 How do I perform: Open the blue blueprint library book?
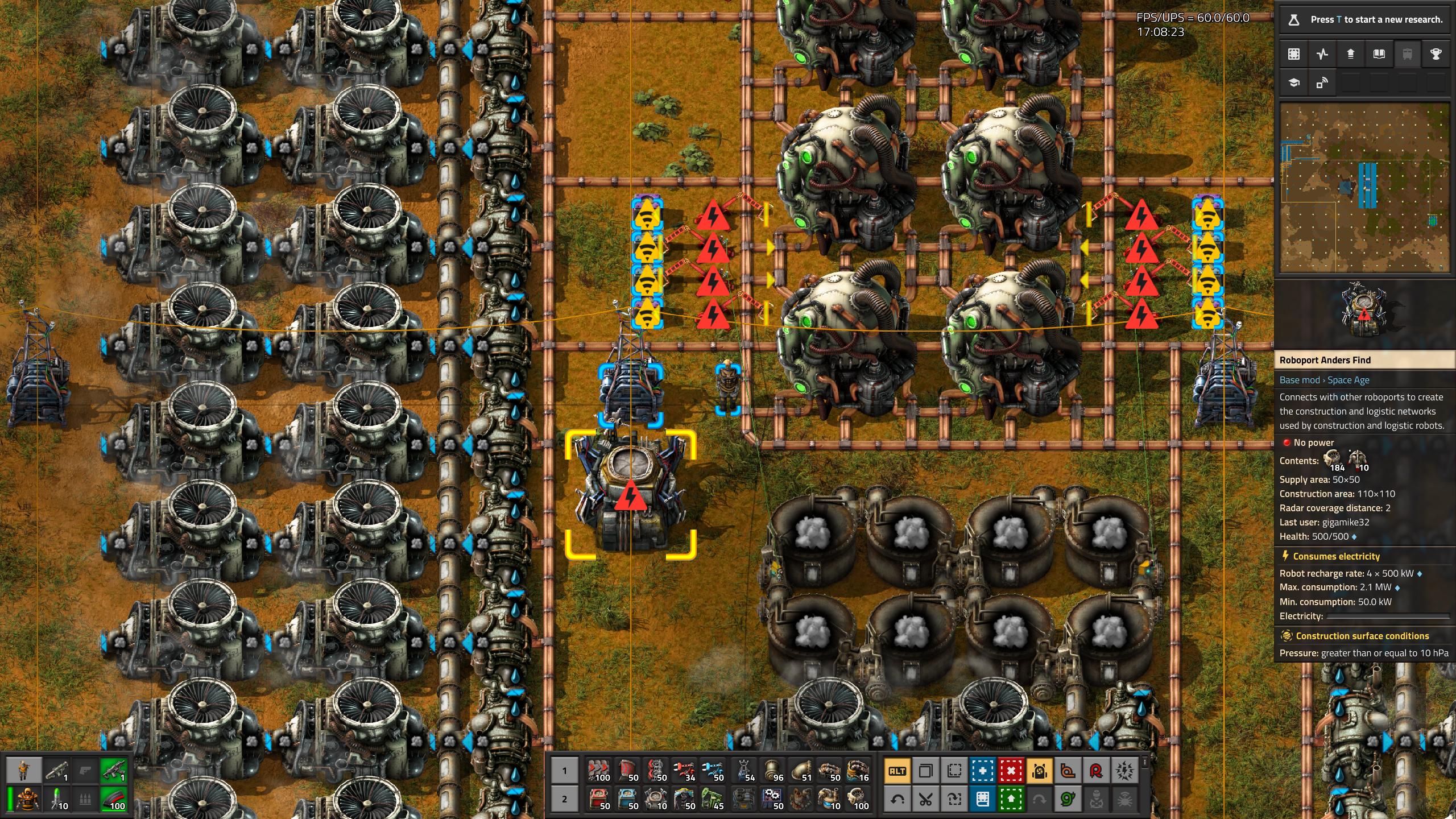pos(983,800)
